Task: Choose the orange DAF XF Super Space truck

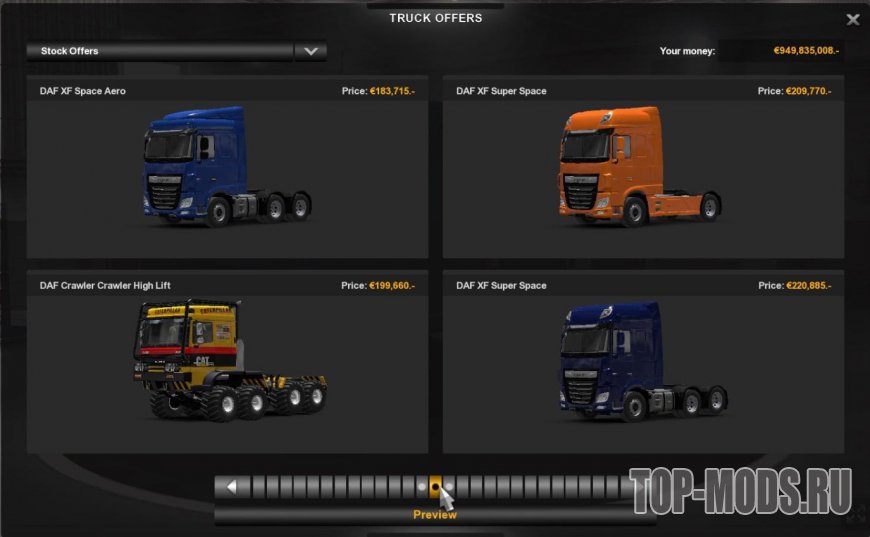Action: click(x=643, y=167)
